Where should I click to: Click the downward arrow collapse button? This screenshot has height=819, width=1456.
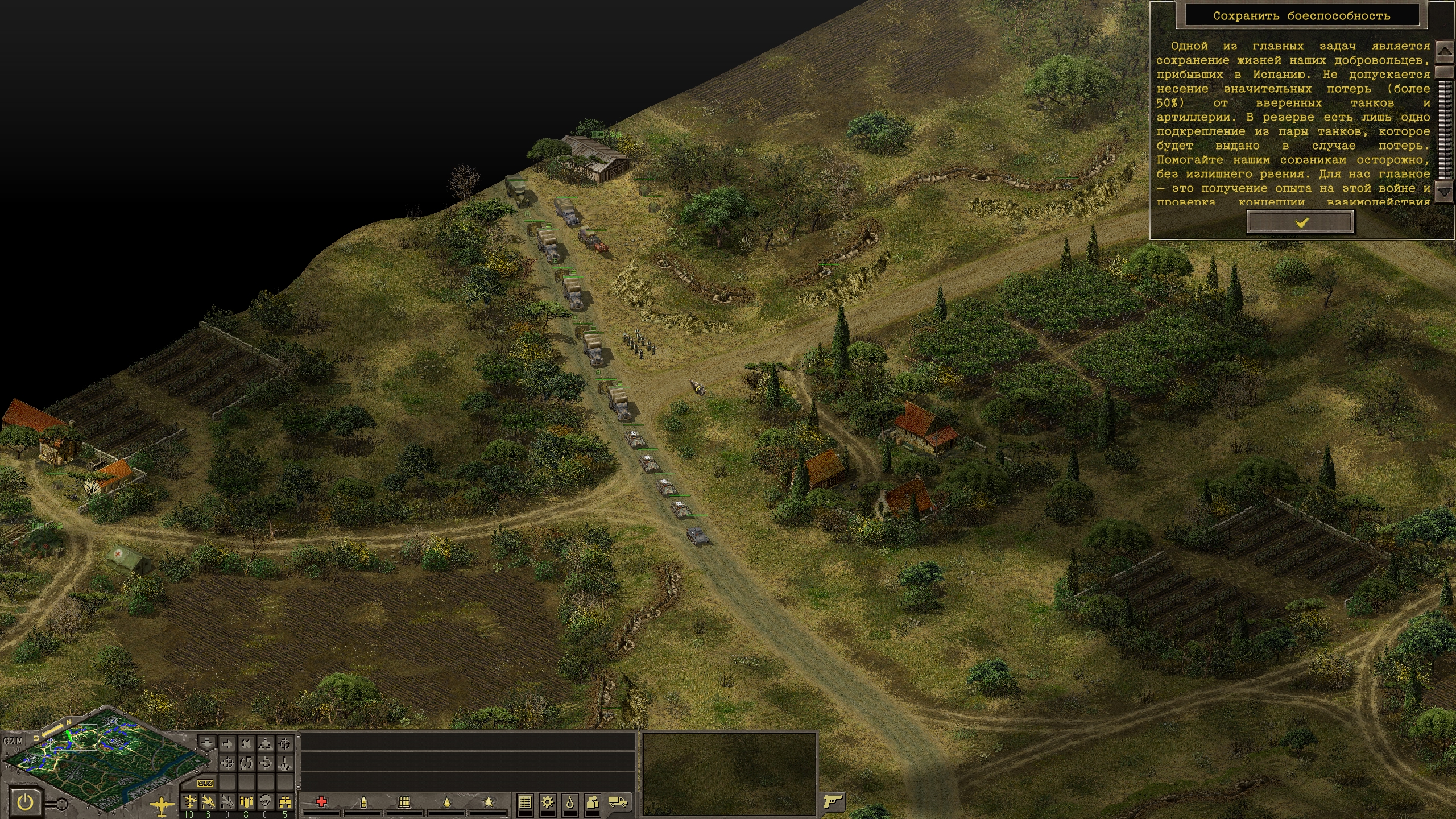tap(208, 743)
